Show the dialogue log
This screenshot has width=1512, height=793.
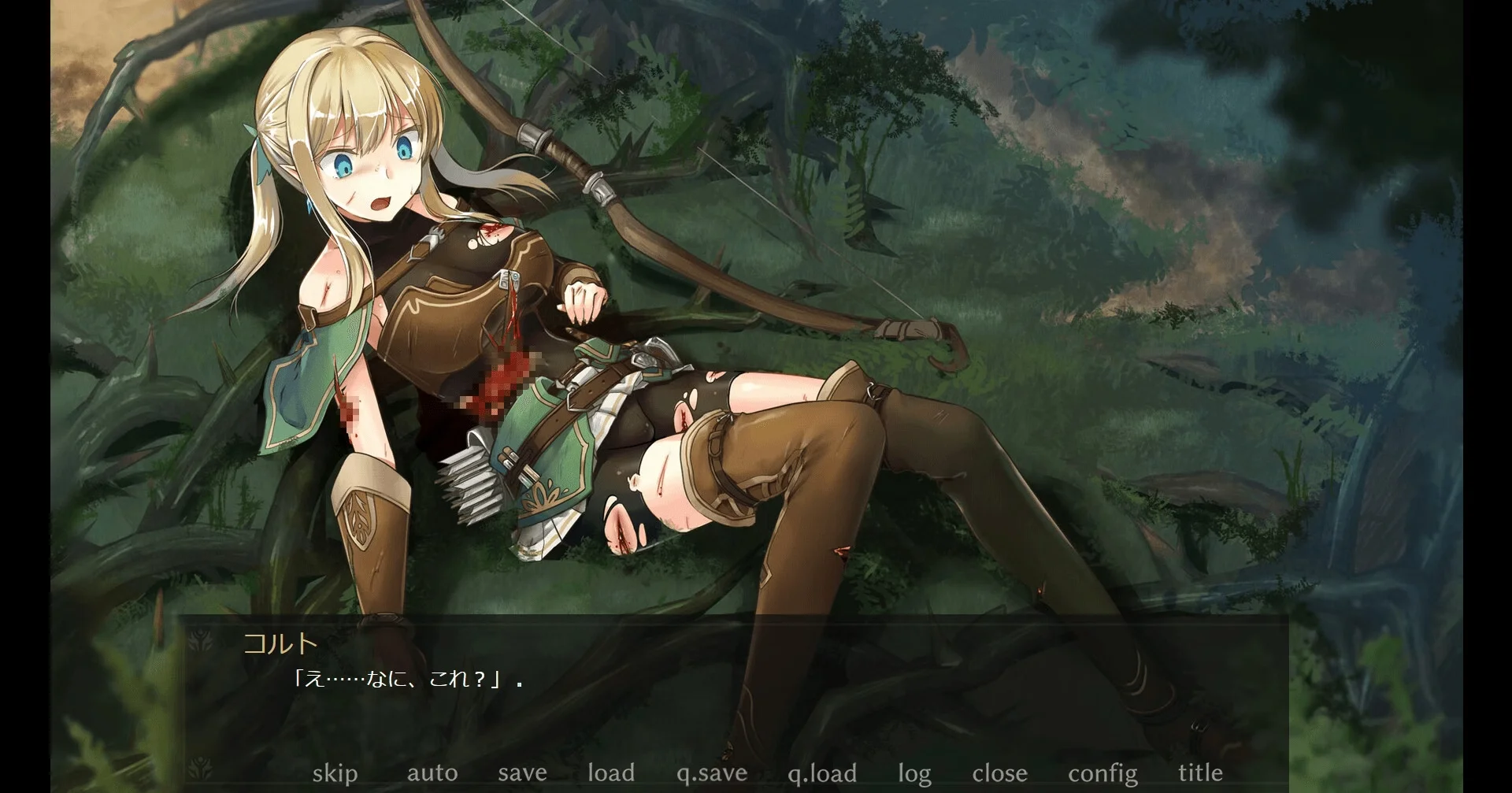coord(914,774)
